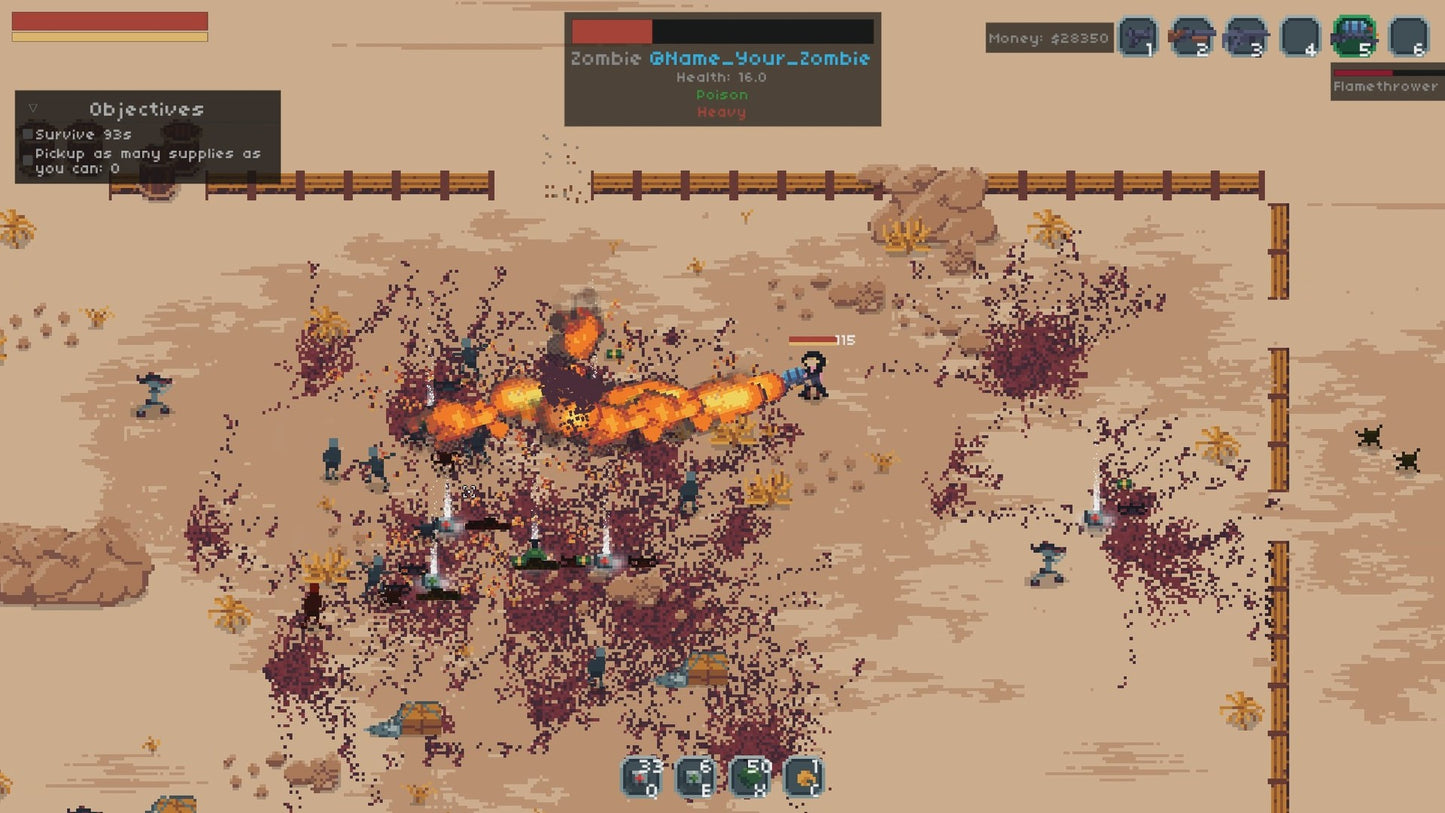Image resolution: width=1445 pixels, height=813 pixels.
Task: Equip the assault rifle in slot 3
Action: pyautogui.click(x=1246, y=38)
